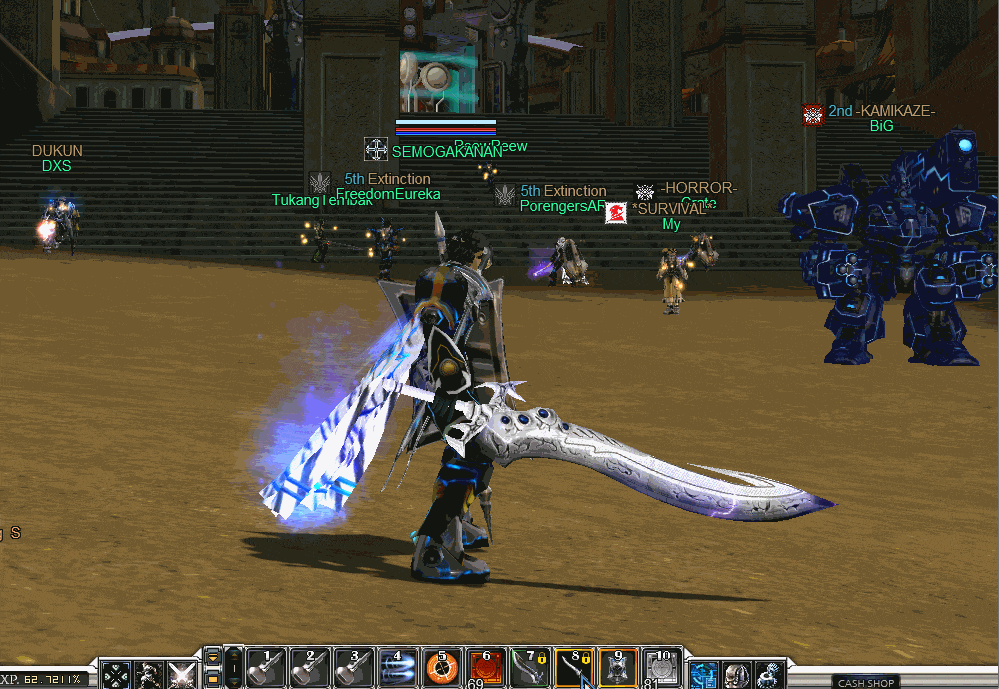The width and height of the screenshot is (999, 689).
Task: Select the armor item in slot 9
Action: pyautogui.click(x=617, y=668)
